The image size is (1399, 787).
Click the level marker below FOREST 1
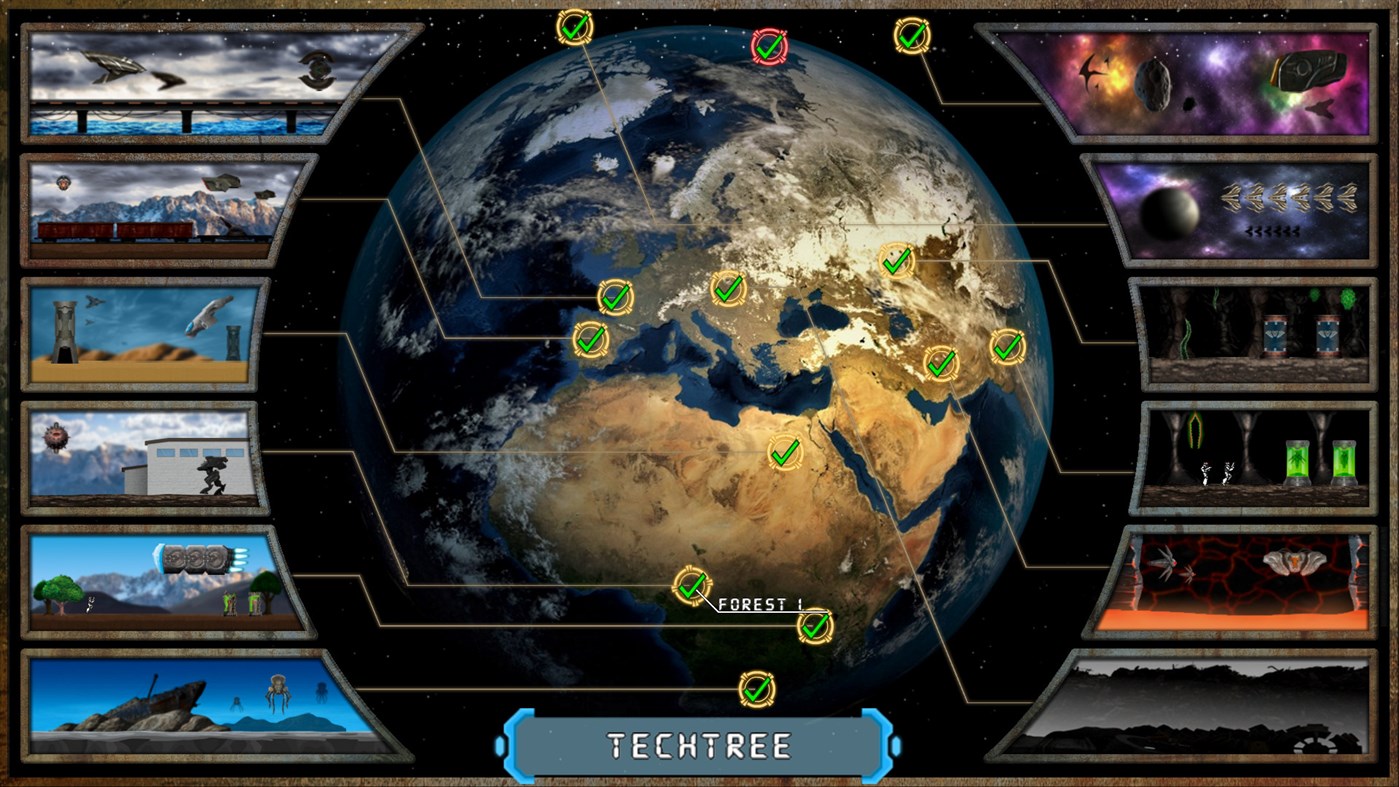pyautogui.click(x=816, y=627)
